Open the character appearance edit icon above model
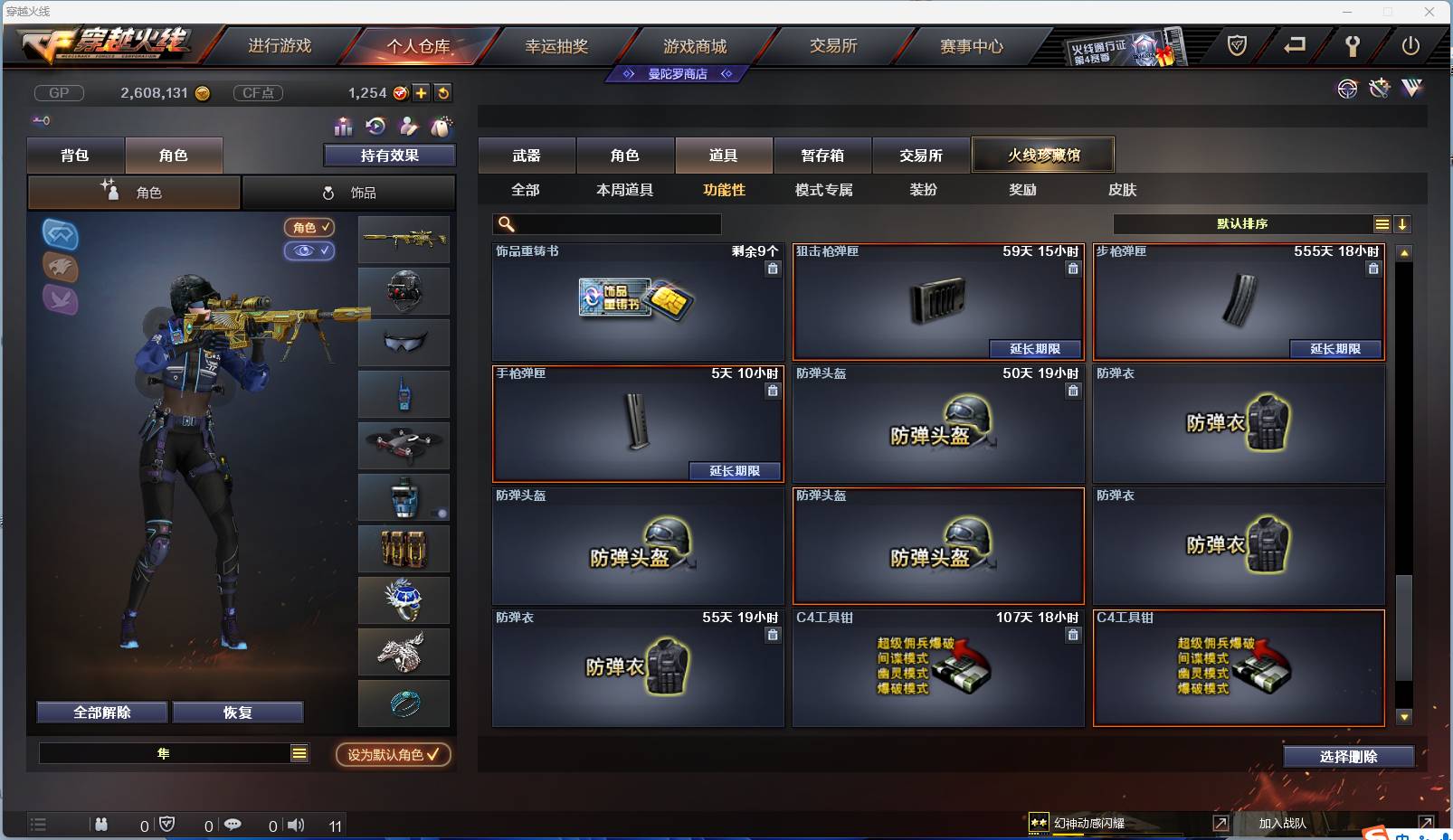 pos(408,127)
